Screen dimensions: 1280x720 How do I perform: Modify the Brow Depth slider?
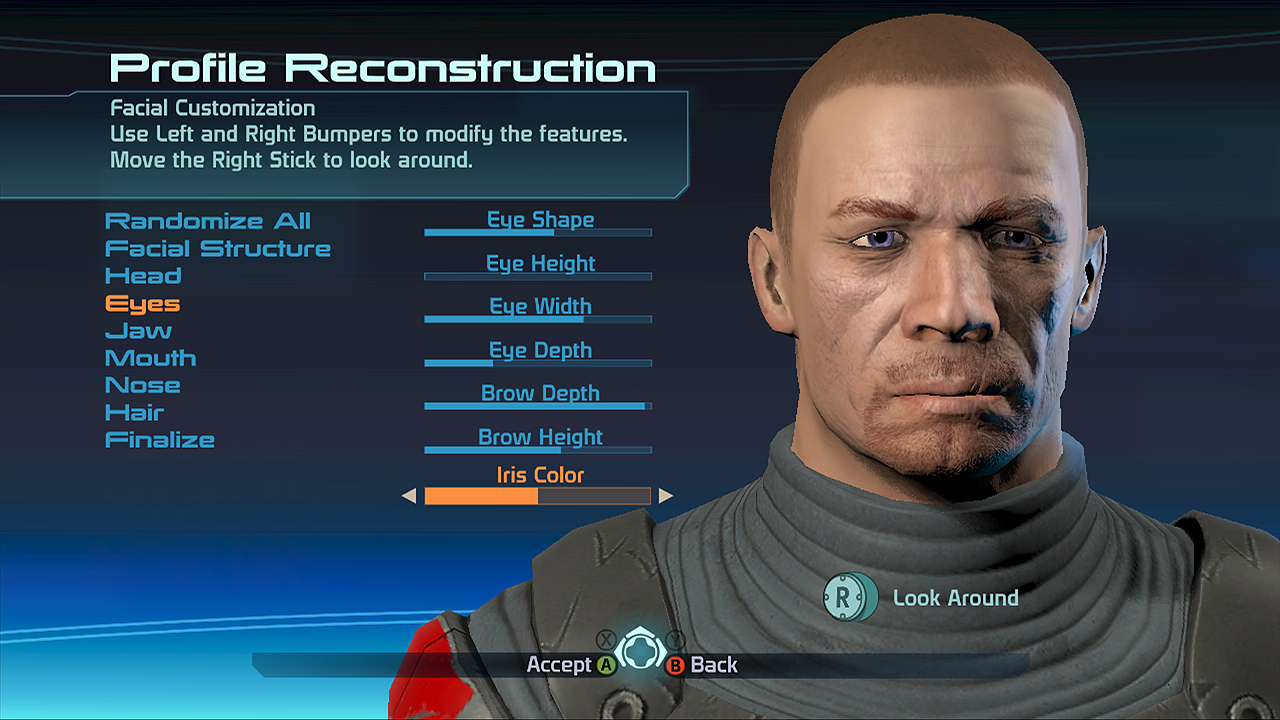pyautogui.click(x=538, y=406)
